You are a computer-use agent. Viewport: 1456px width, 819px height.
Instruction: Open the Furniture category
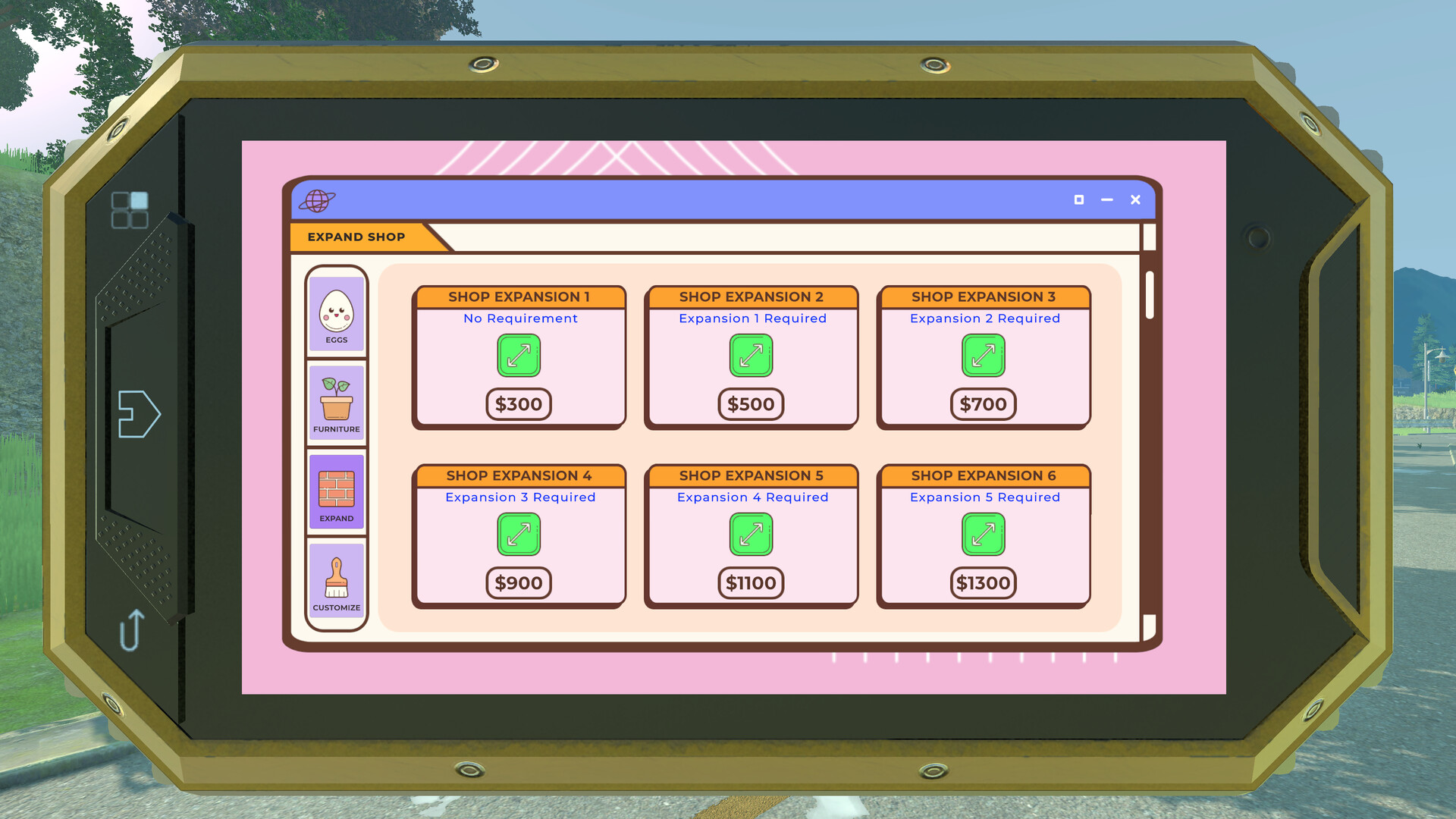click(x=336, y=403)
